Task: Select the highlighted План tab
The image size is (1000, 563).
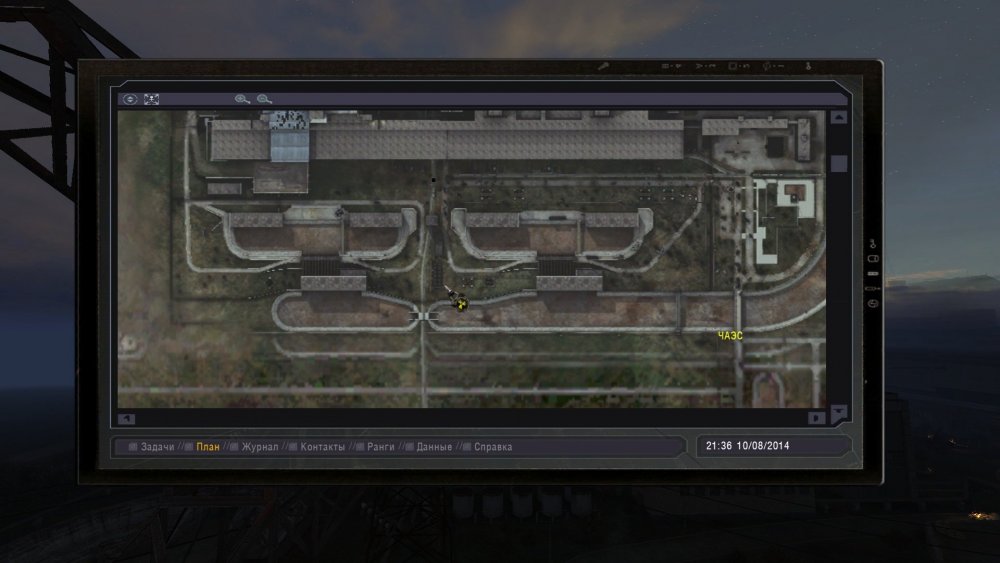Action: 208,447
